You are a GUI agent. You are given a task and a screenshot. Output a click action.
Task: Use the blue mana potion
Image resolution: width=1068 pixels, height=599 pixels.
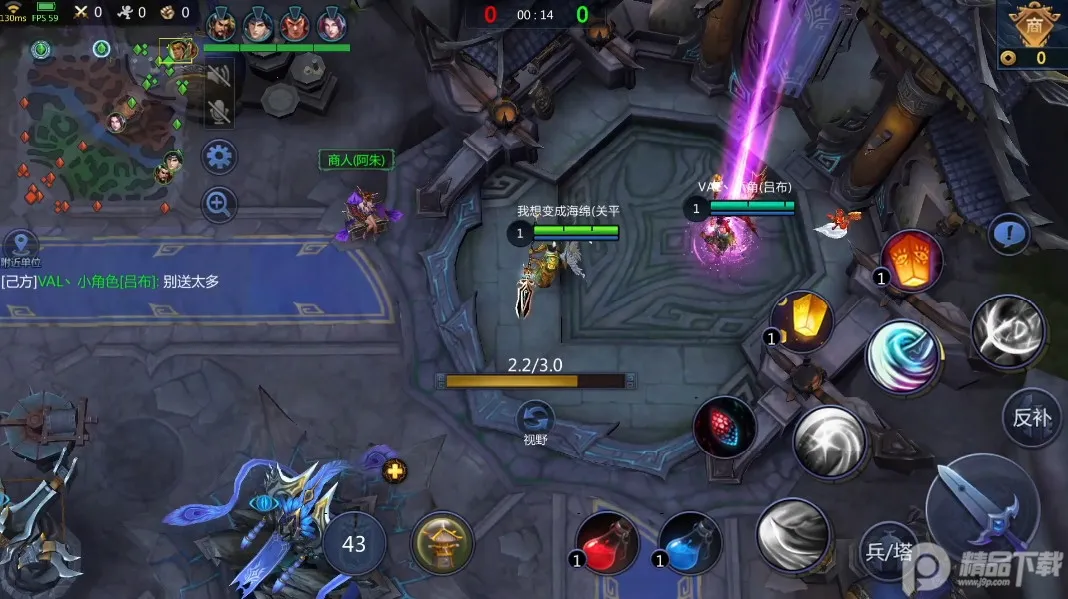click(690, 543)
